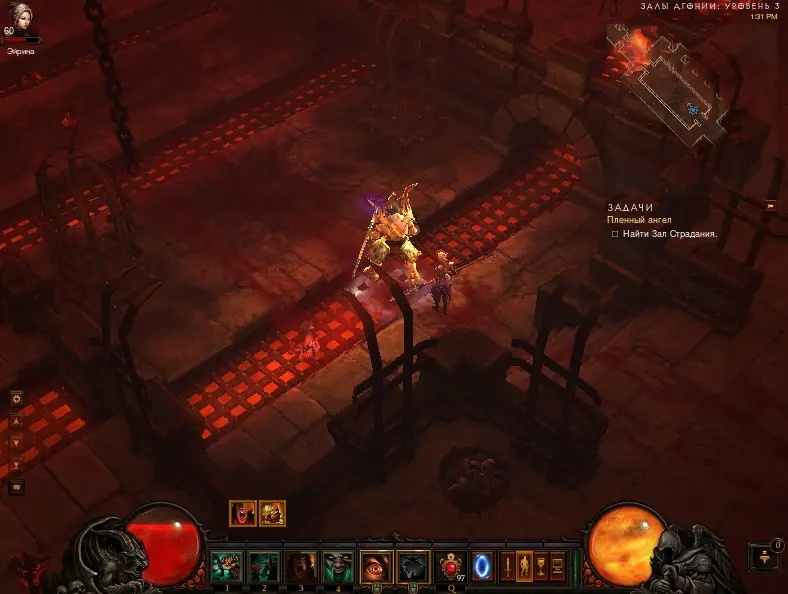
Task: Select the Пленный ангел quest title
Action: pos(639,219)
